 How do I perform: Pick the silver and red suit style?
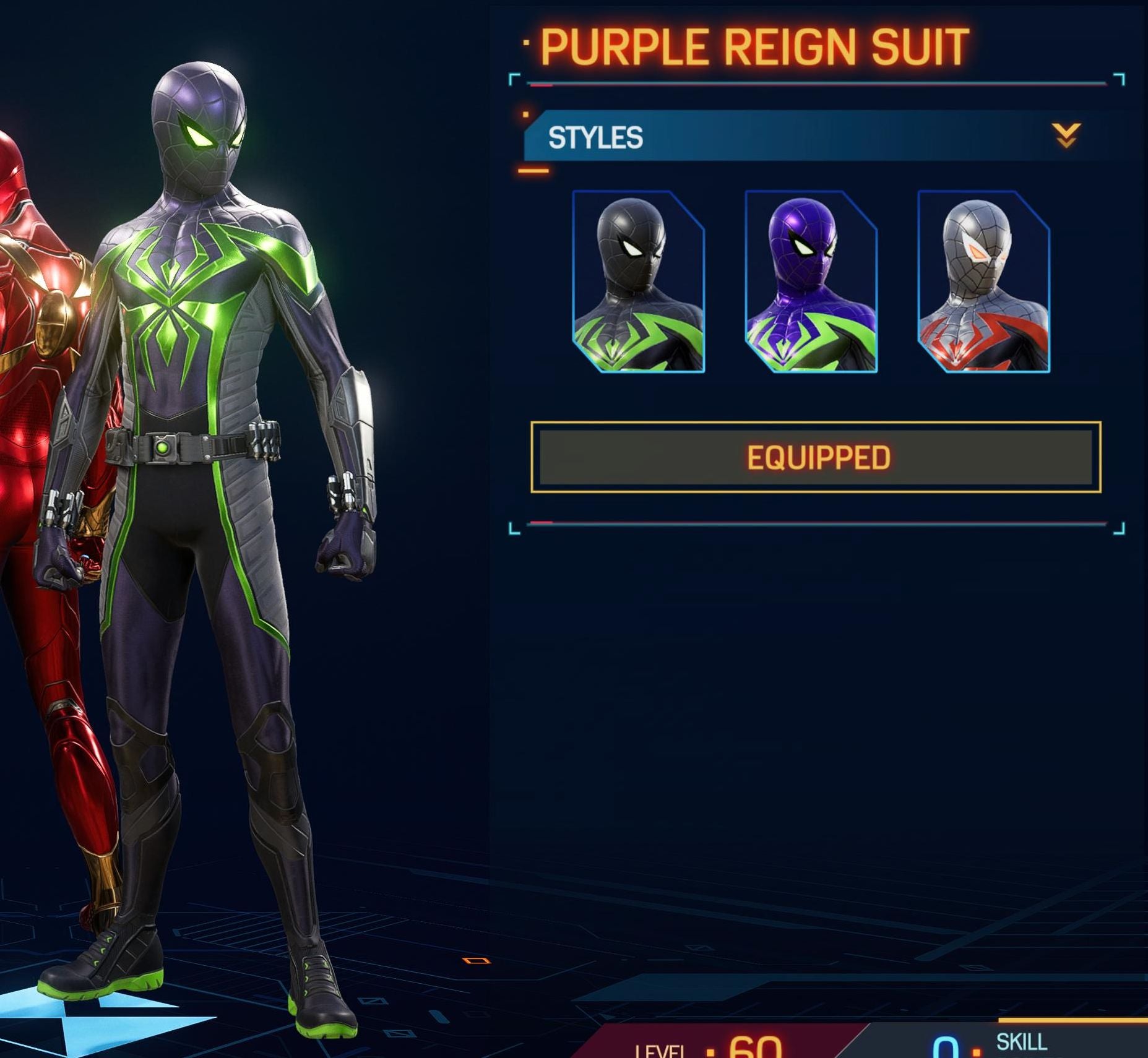(983, 282)
